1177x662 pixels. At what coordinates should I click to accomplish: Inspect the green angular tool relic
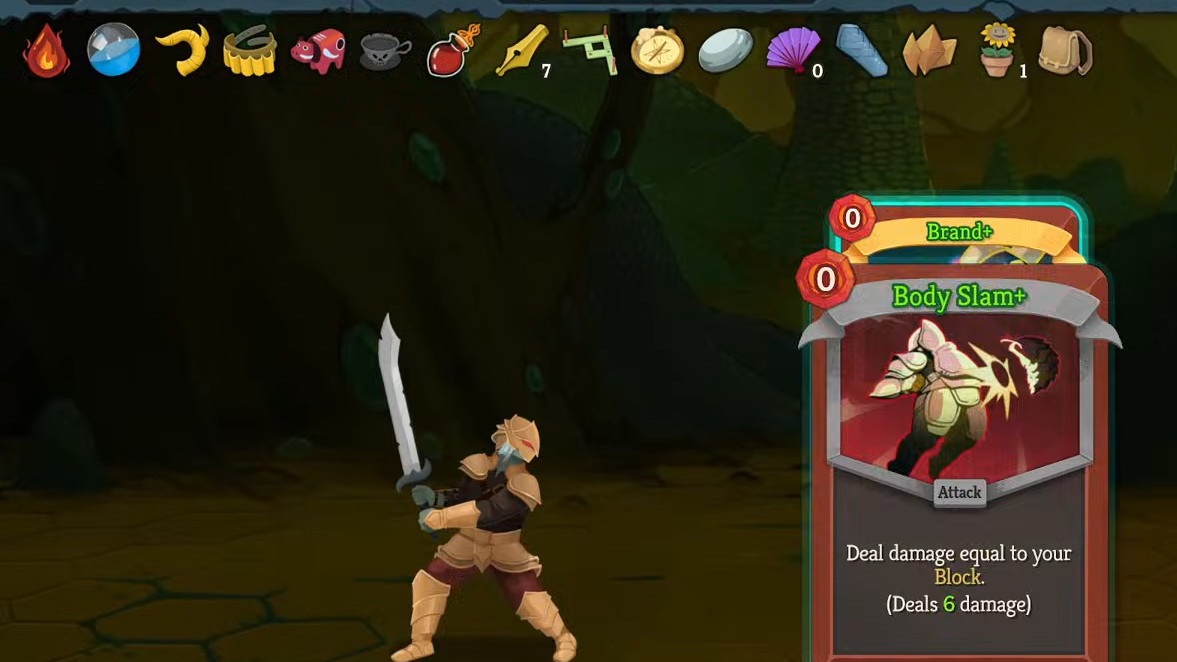tap(590, 50)
